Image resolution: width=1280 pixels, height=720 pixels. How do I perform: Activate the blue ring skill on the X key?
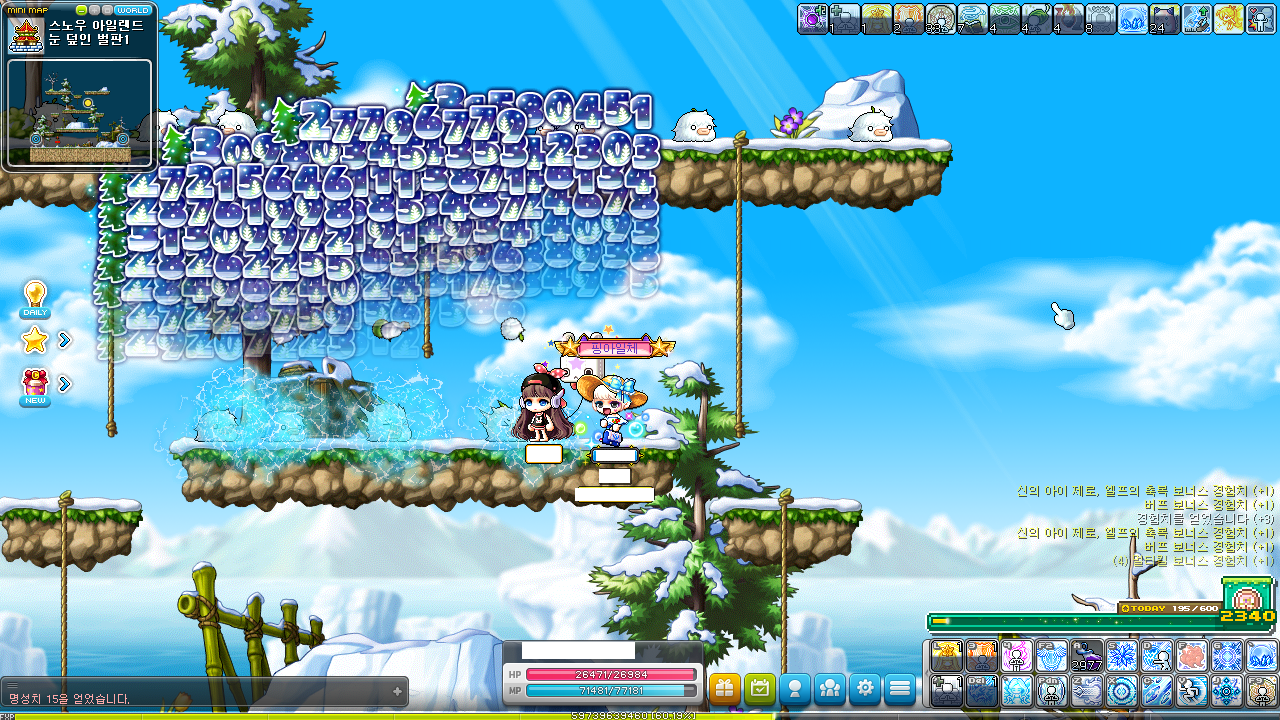tap(1122, 691)
